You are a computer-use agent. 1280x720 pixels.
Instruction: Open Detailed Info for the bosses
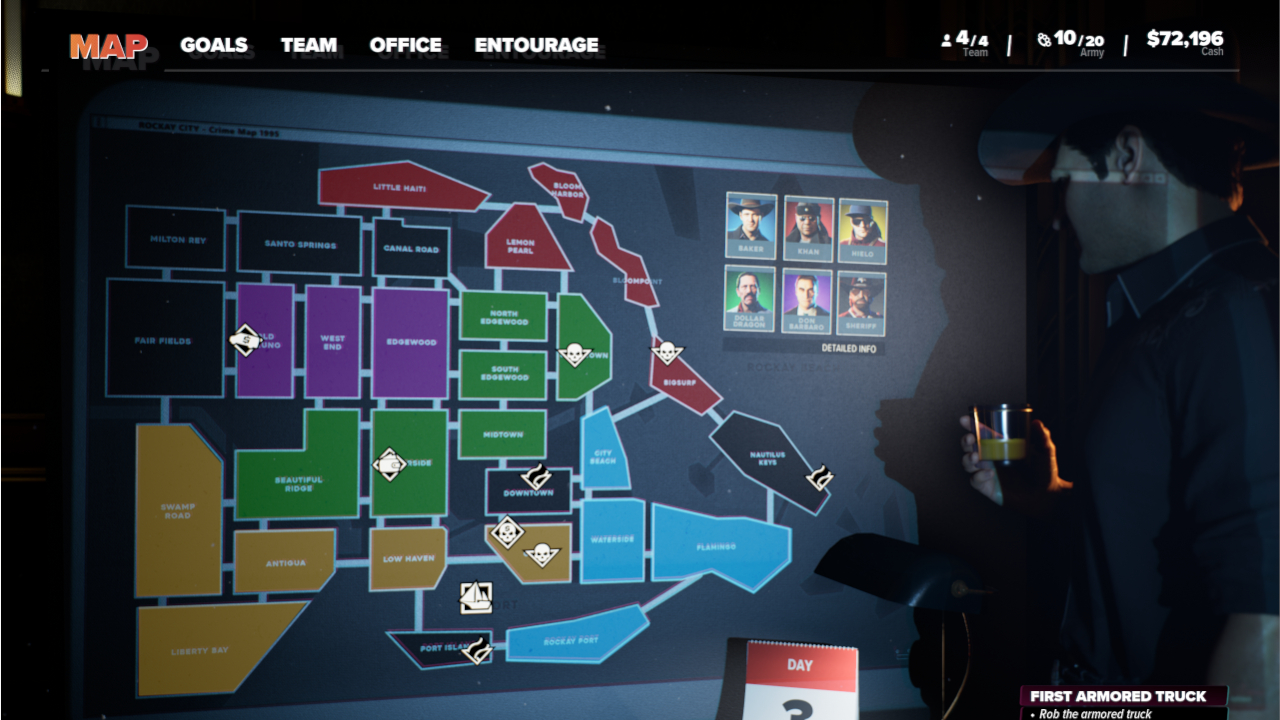(848, 349)
